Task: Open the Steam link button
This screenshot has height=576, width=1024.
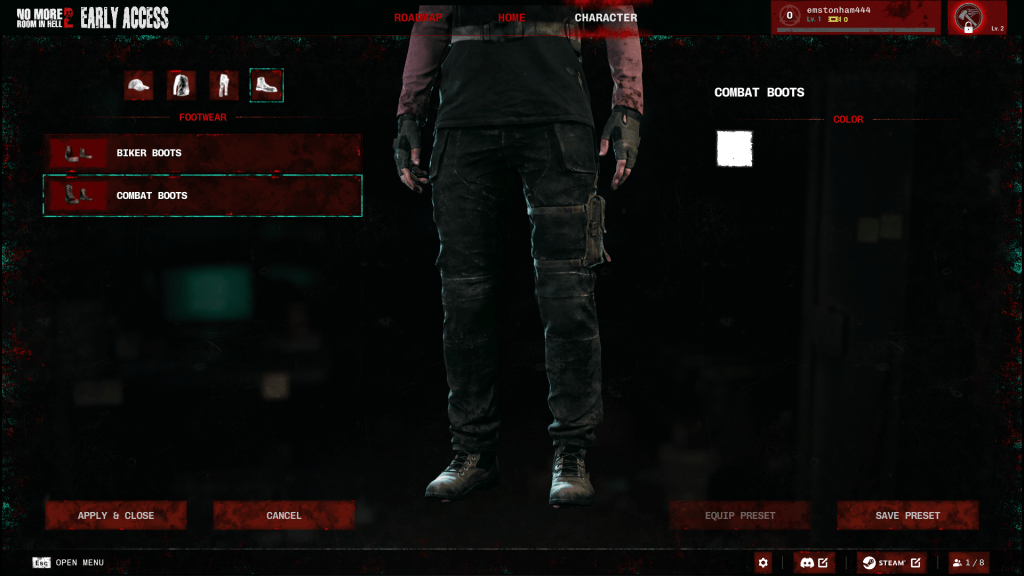Action: point(891,563)
